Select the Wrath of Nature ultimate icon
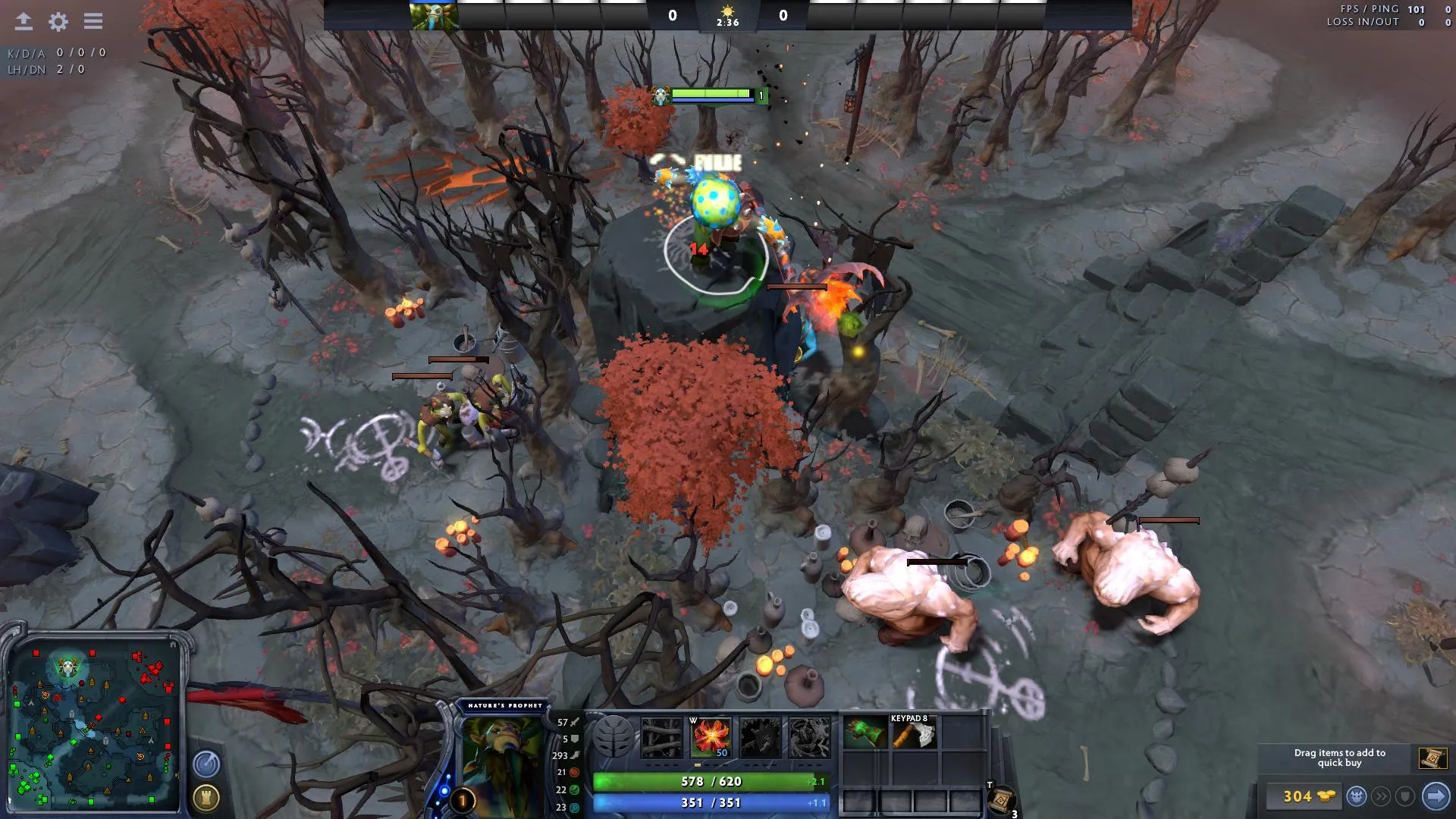The height and width of the screenshot is (819, 1456). (809, 737)
